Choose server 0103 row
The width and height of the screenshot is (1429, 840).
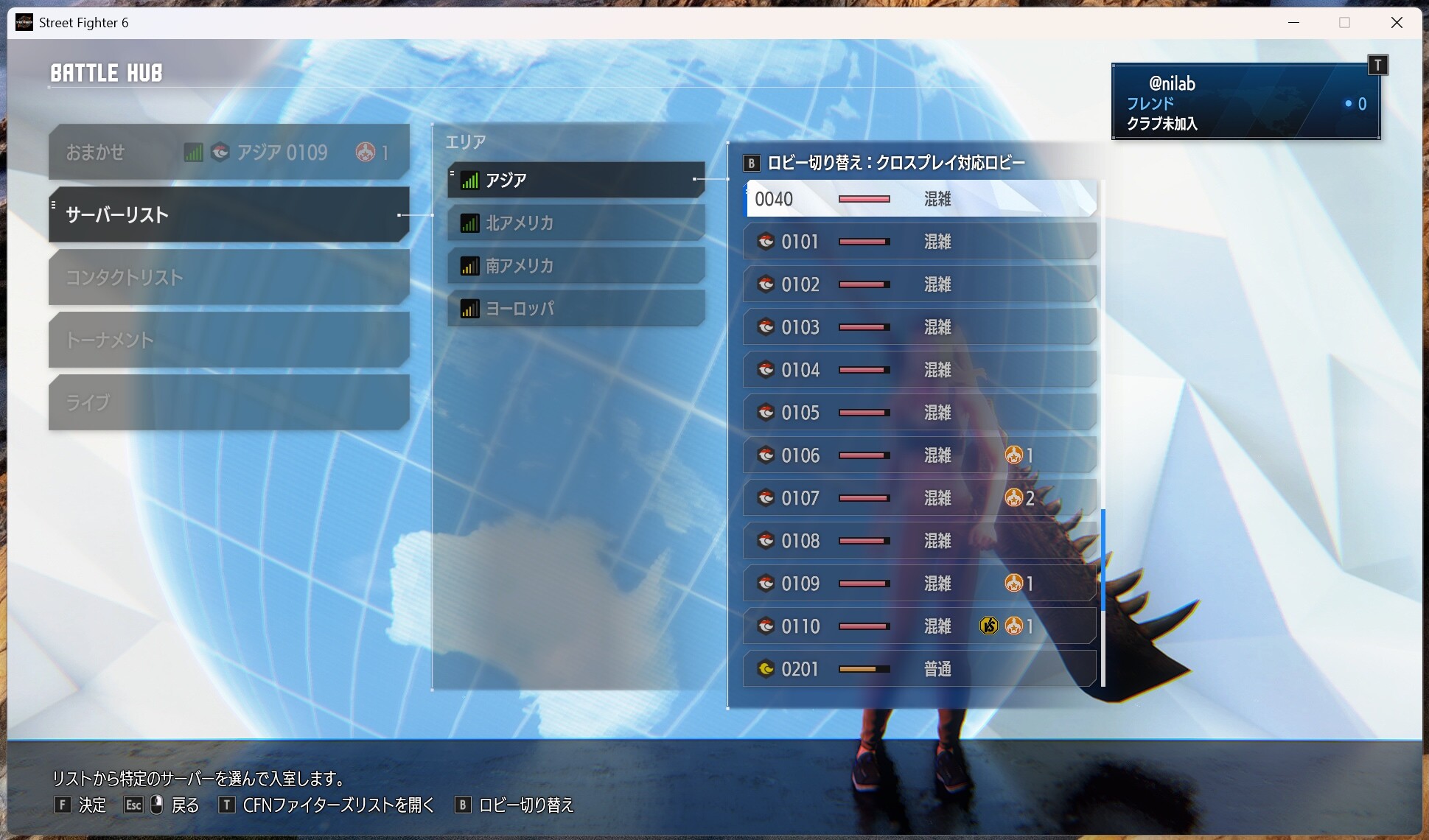tap(920, 327)
